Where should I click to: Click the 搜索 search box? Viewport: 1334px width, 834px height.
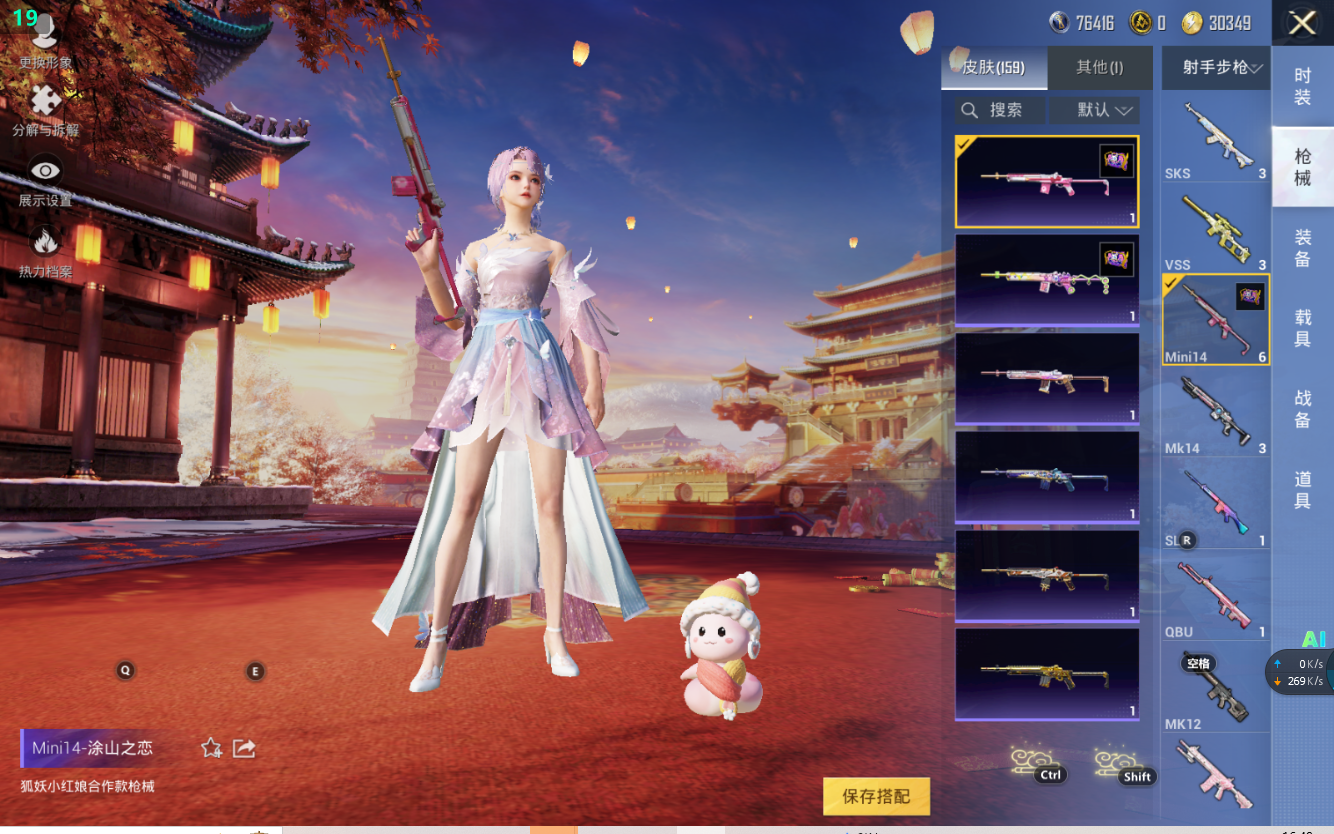point(1000,110)
